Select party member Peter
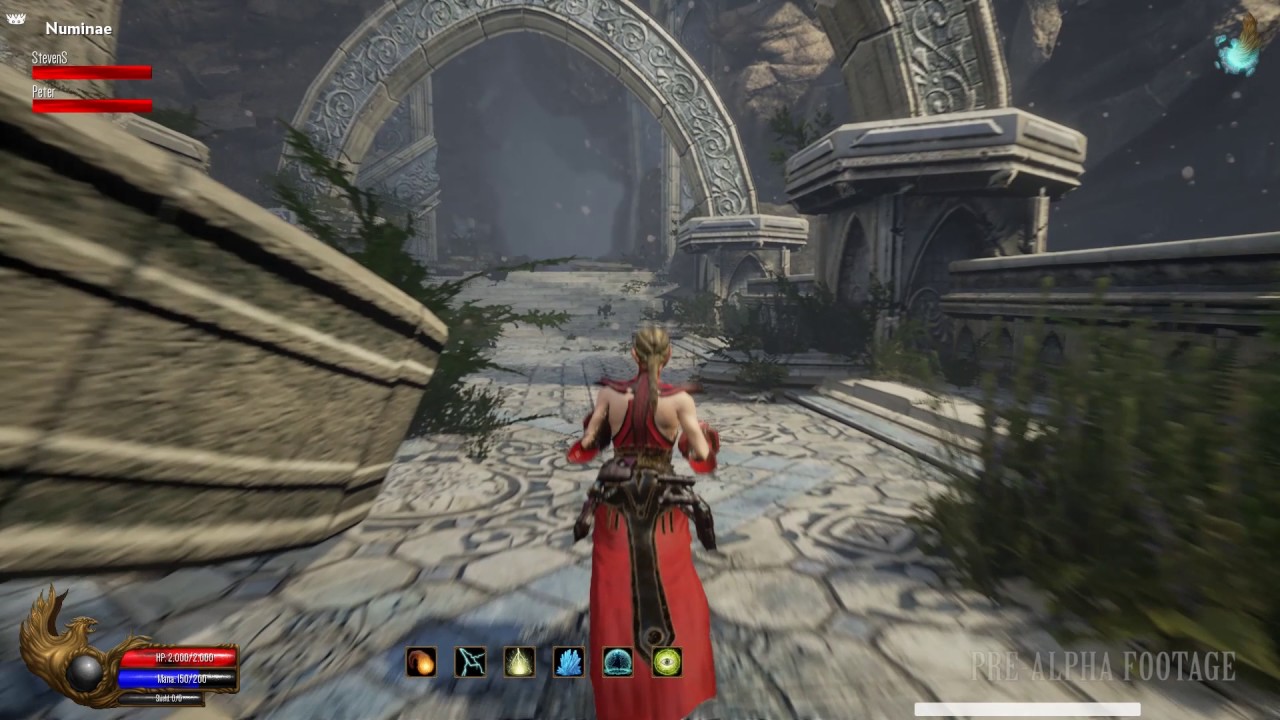1280x720 pixels. click(91, 100)
